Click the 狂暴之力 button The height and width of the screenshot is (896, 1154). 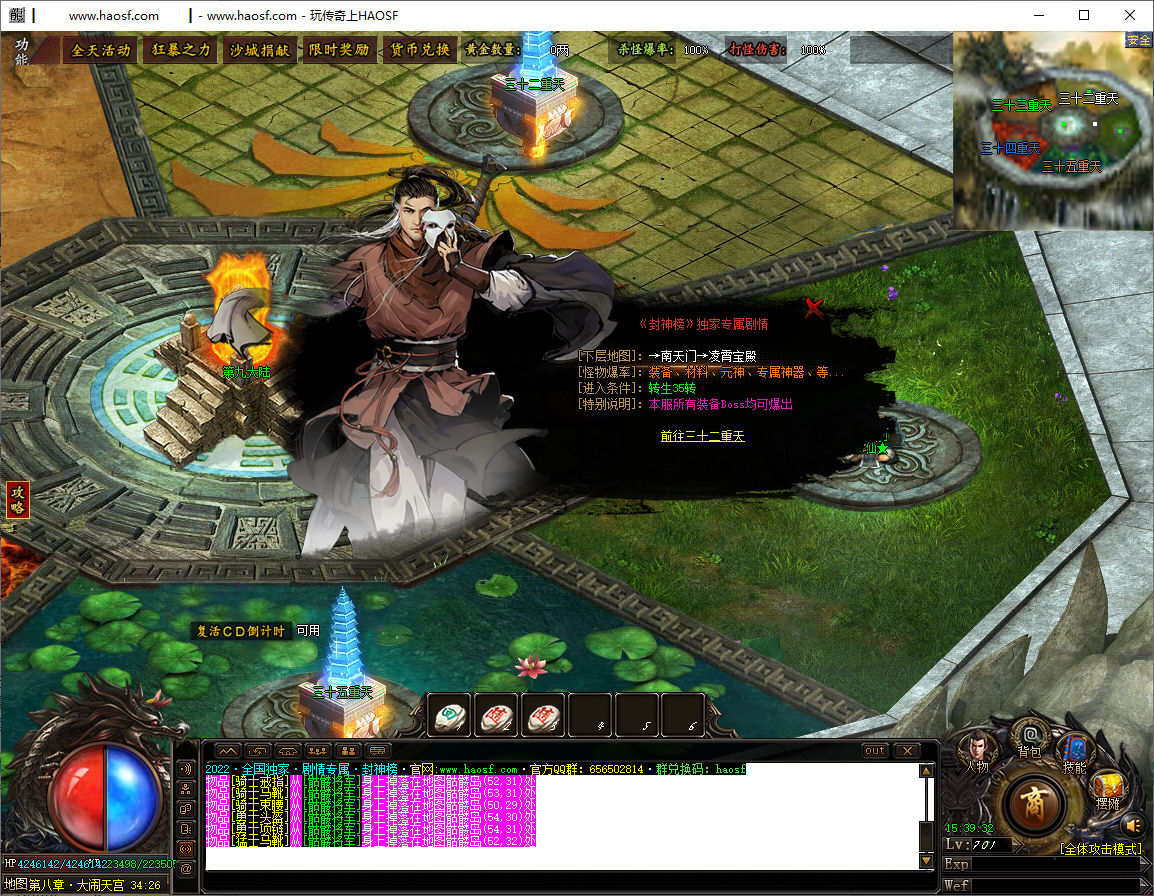[x=181, y=50]
